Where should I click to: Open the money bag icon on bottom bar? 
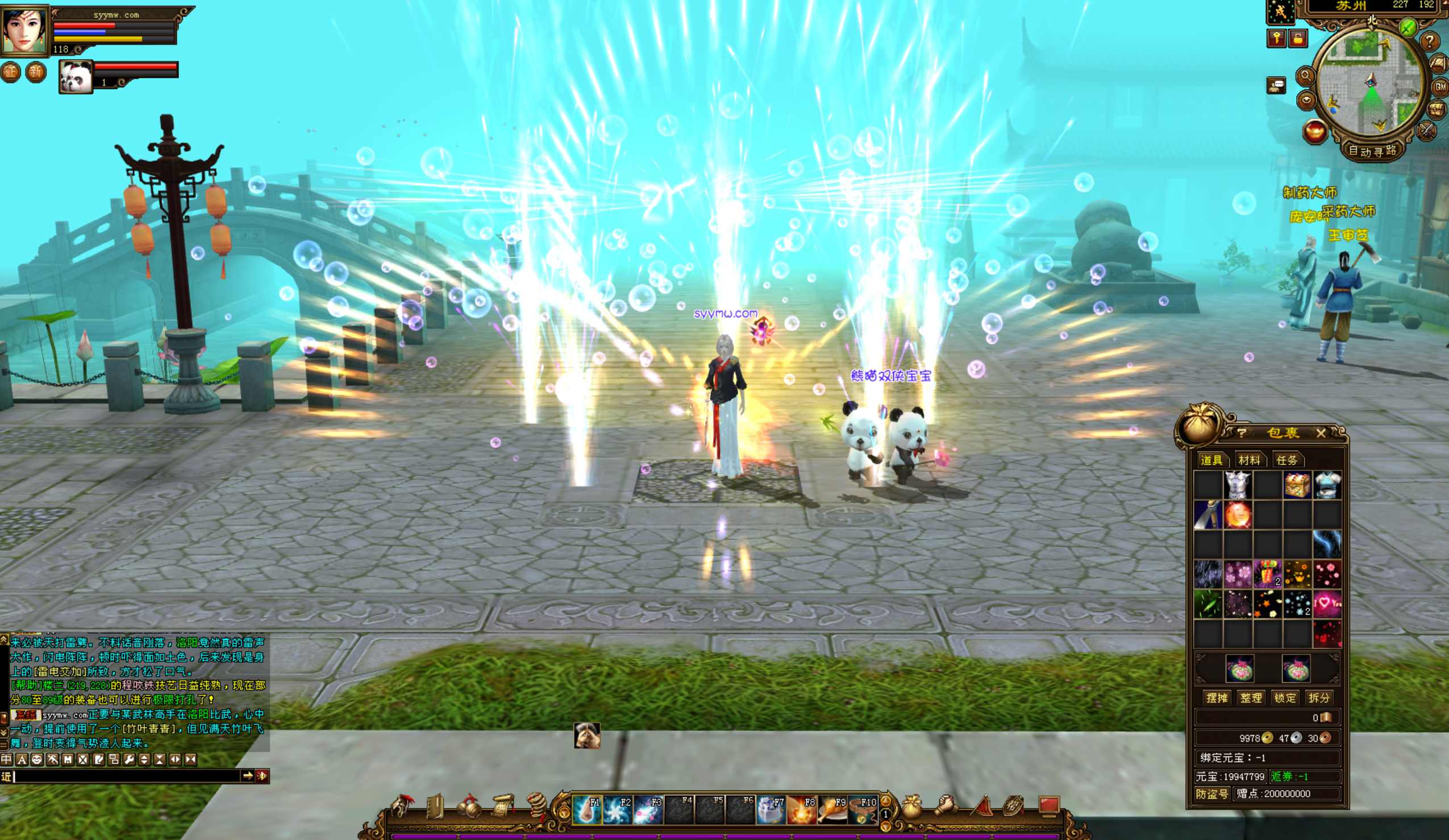(x=911, y=807)
